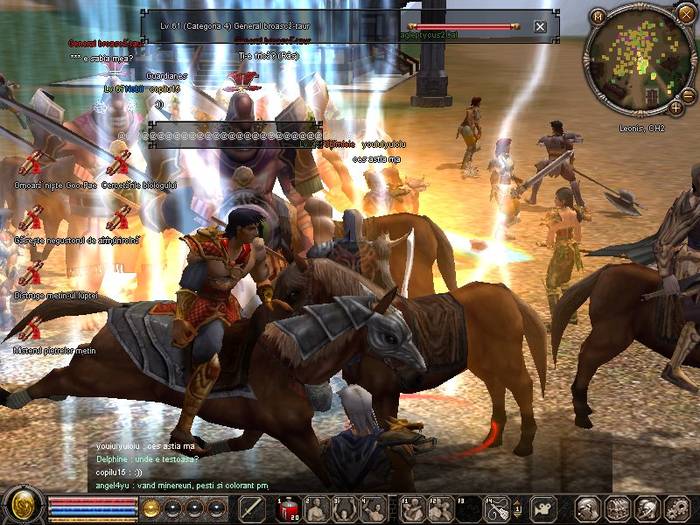Close the minimap with its X button
This screenshot has width=700, height=525.
pos(685,16)
